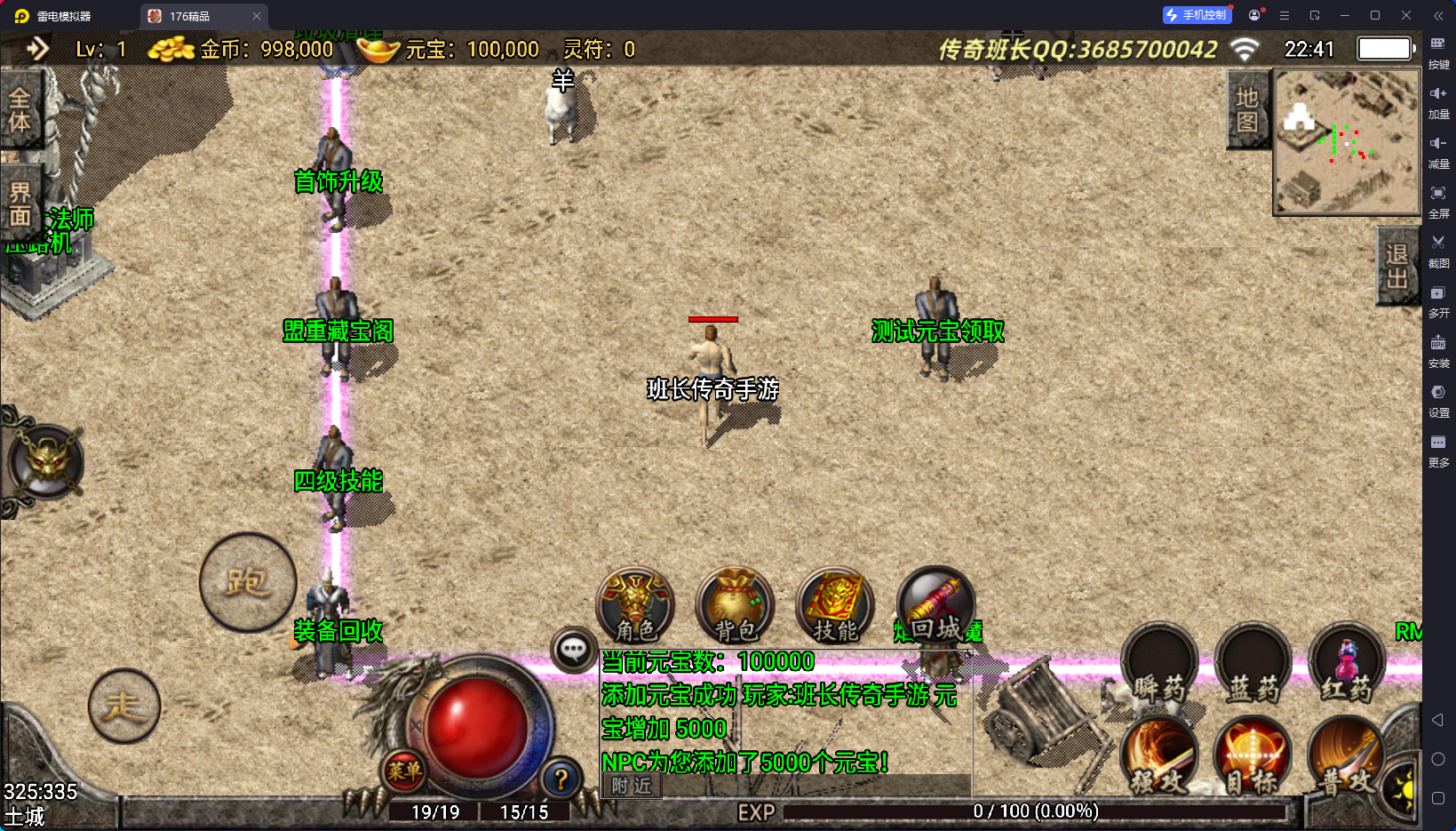
Task: Open the 角色 character panel
Action: coord(635,605)
